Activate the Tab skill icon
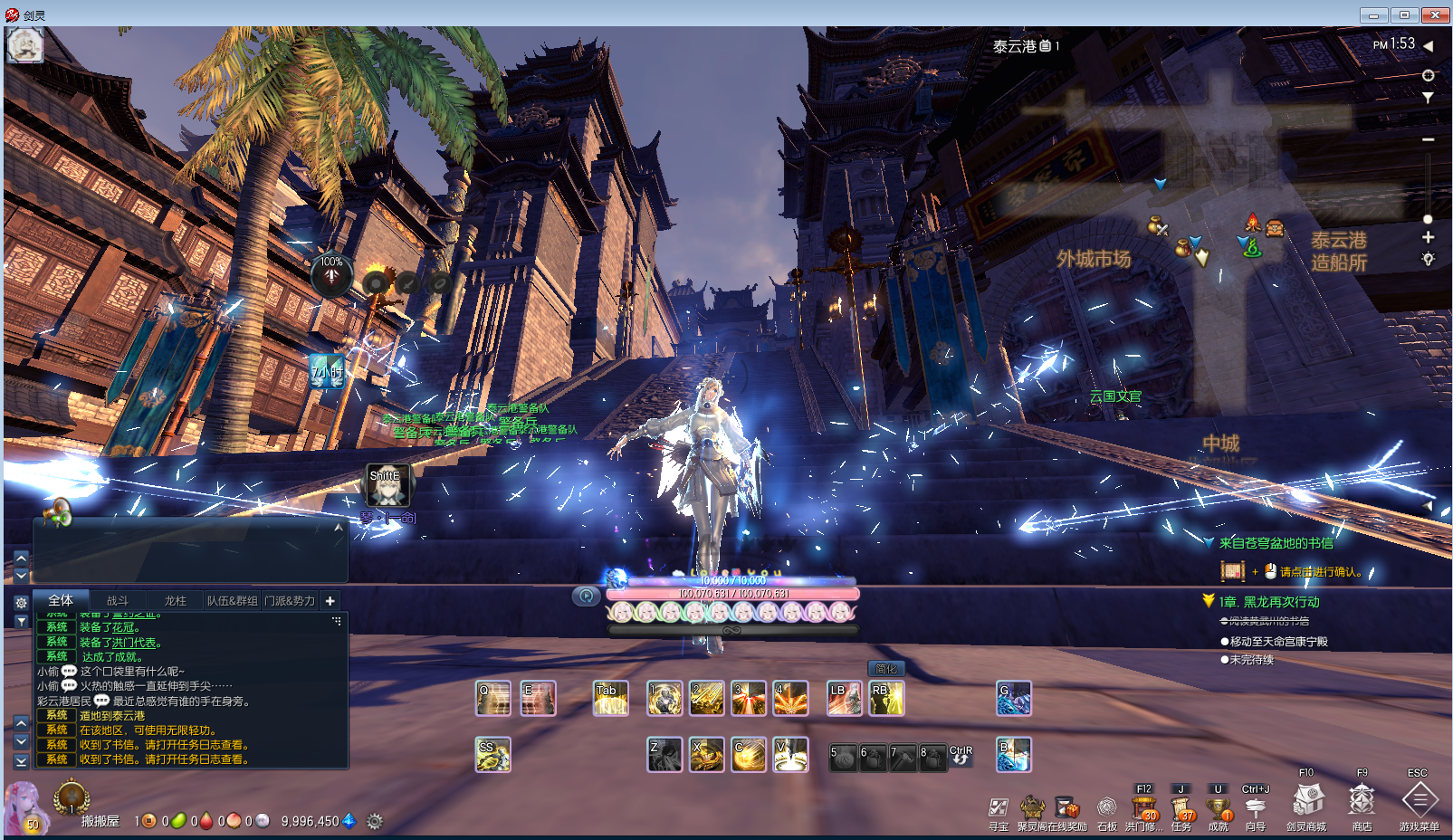The height and width of the screenshot is (840, 1453). coord(610,699)
